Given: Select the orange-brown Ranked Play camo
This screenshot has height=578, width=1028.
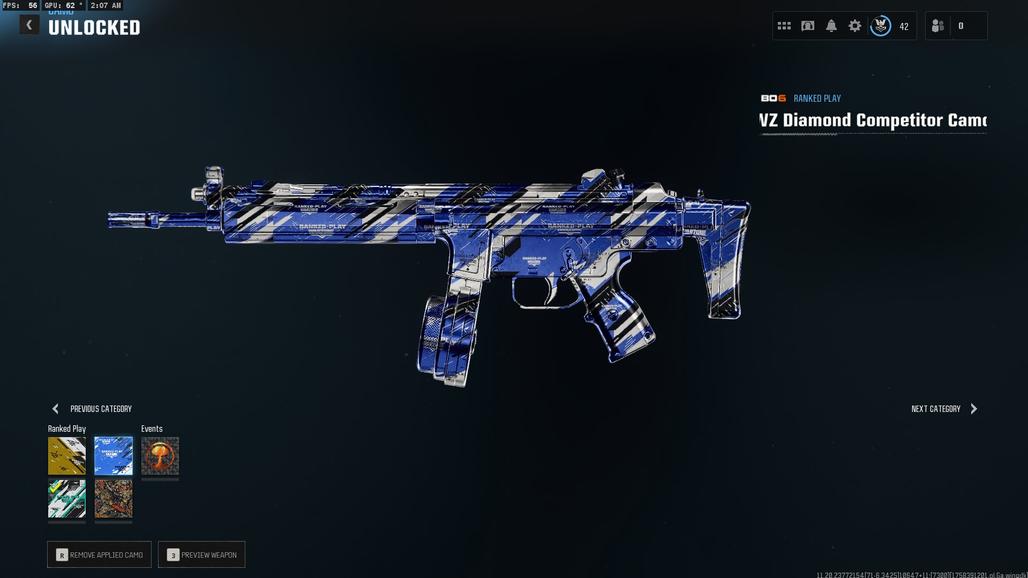Looking at the screenshot, I should click(113, 499).
